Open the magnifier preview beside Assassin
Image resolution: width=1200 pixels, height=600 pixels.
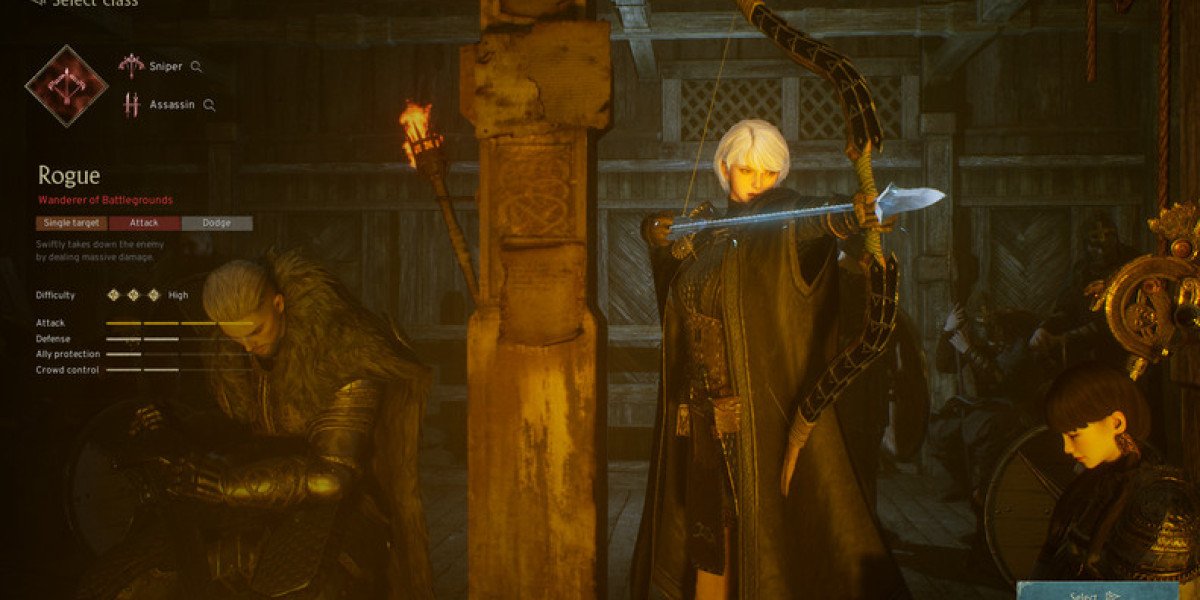209,104
